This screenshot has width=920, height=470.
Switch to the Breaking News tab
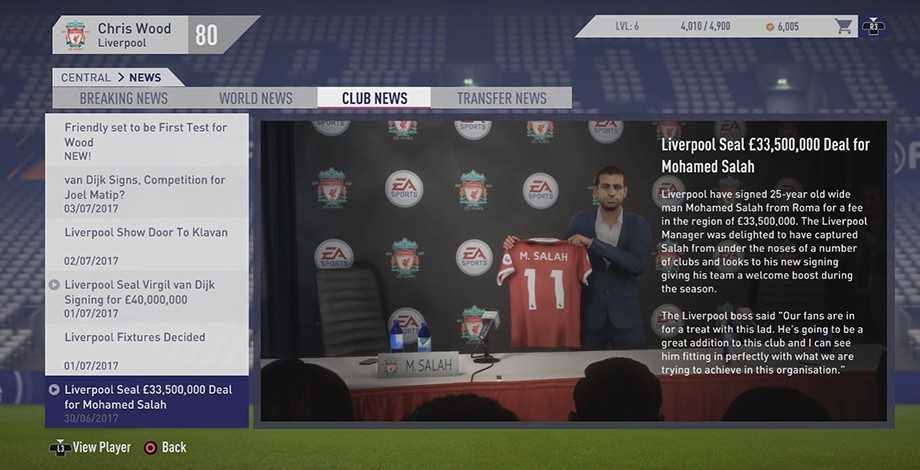click(124, 98)
